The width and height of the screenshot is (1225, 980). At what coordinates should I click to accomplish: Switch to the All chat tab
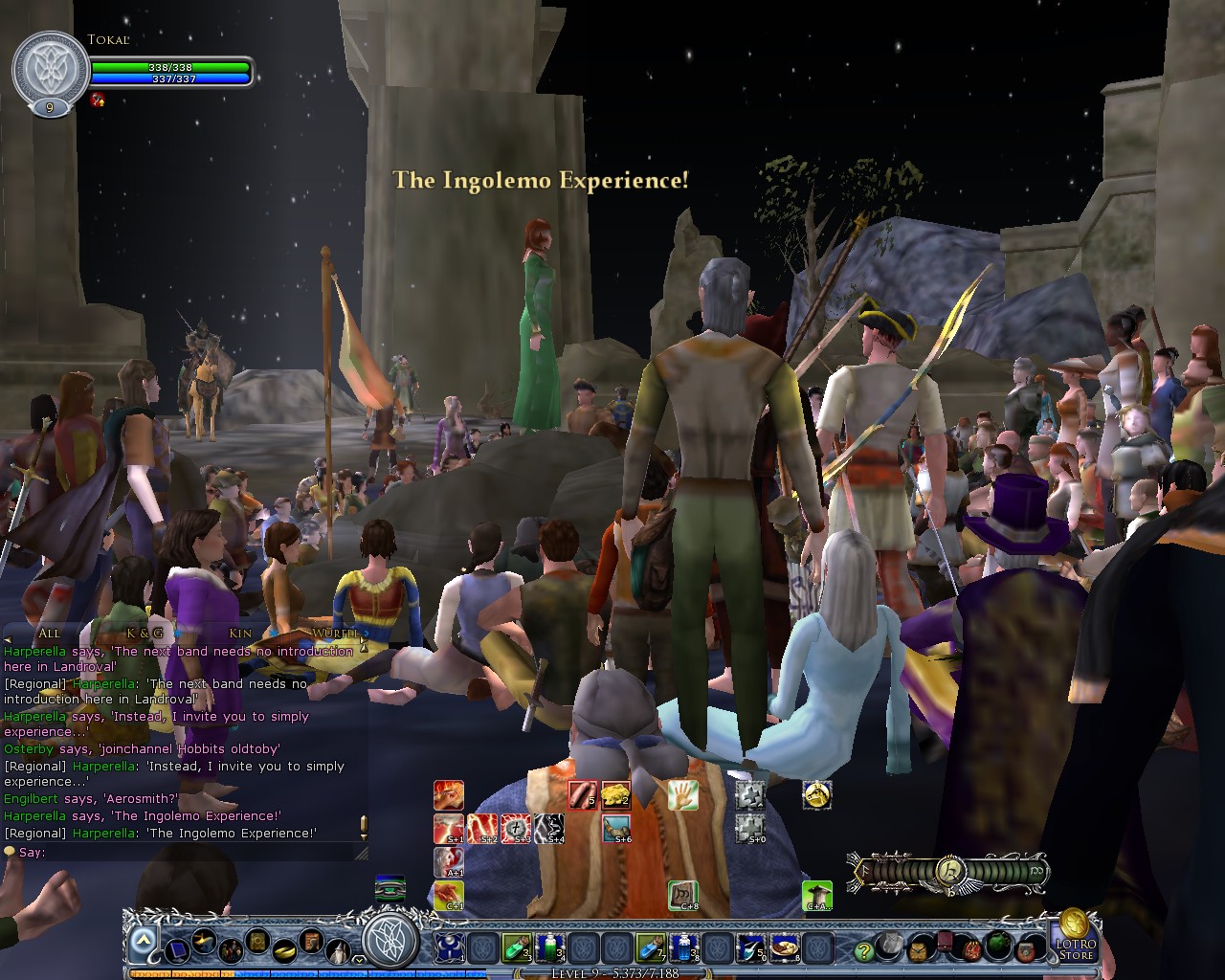click(49, 633)
